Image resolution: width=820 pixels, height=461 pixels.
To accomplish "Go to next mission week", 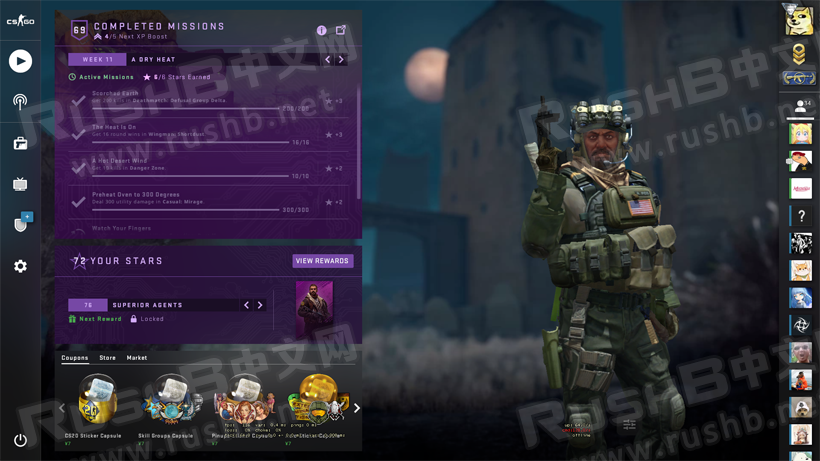I will pyautogui.click(x=341, y=60).
